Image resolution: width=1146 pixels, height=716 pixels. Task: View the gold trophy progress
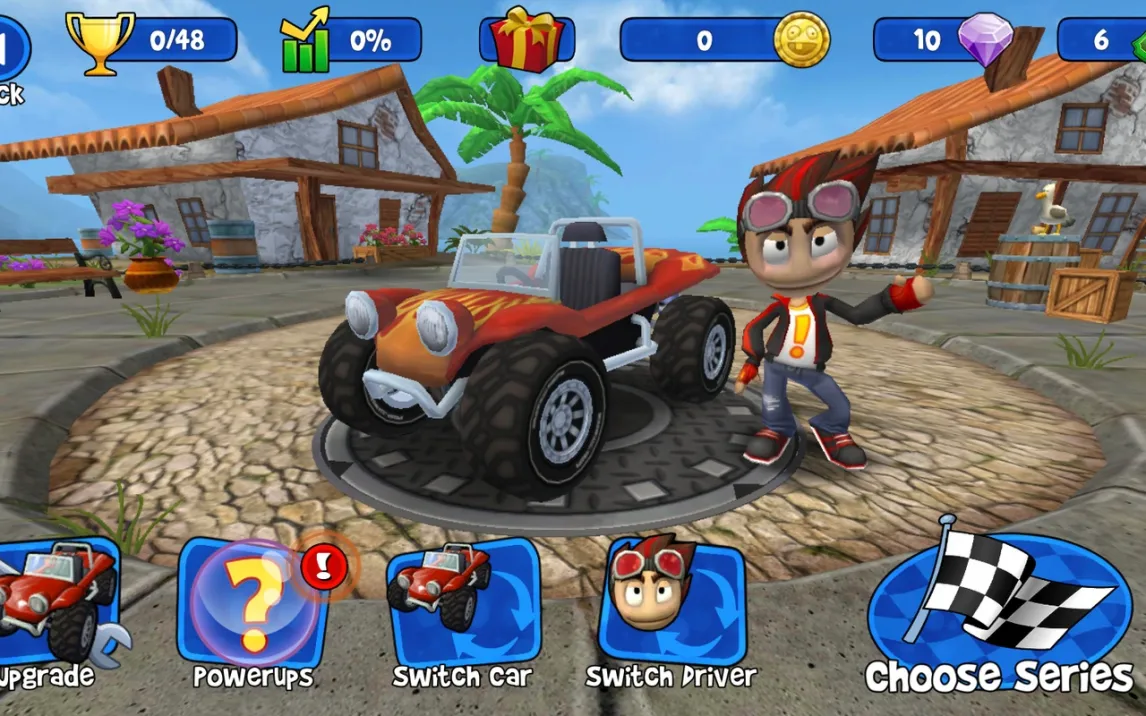pos(100,41)
